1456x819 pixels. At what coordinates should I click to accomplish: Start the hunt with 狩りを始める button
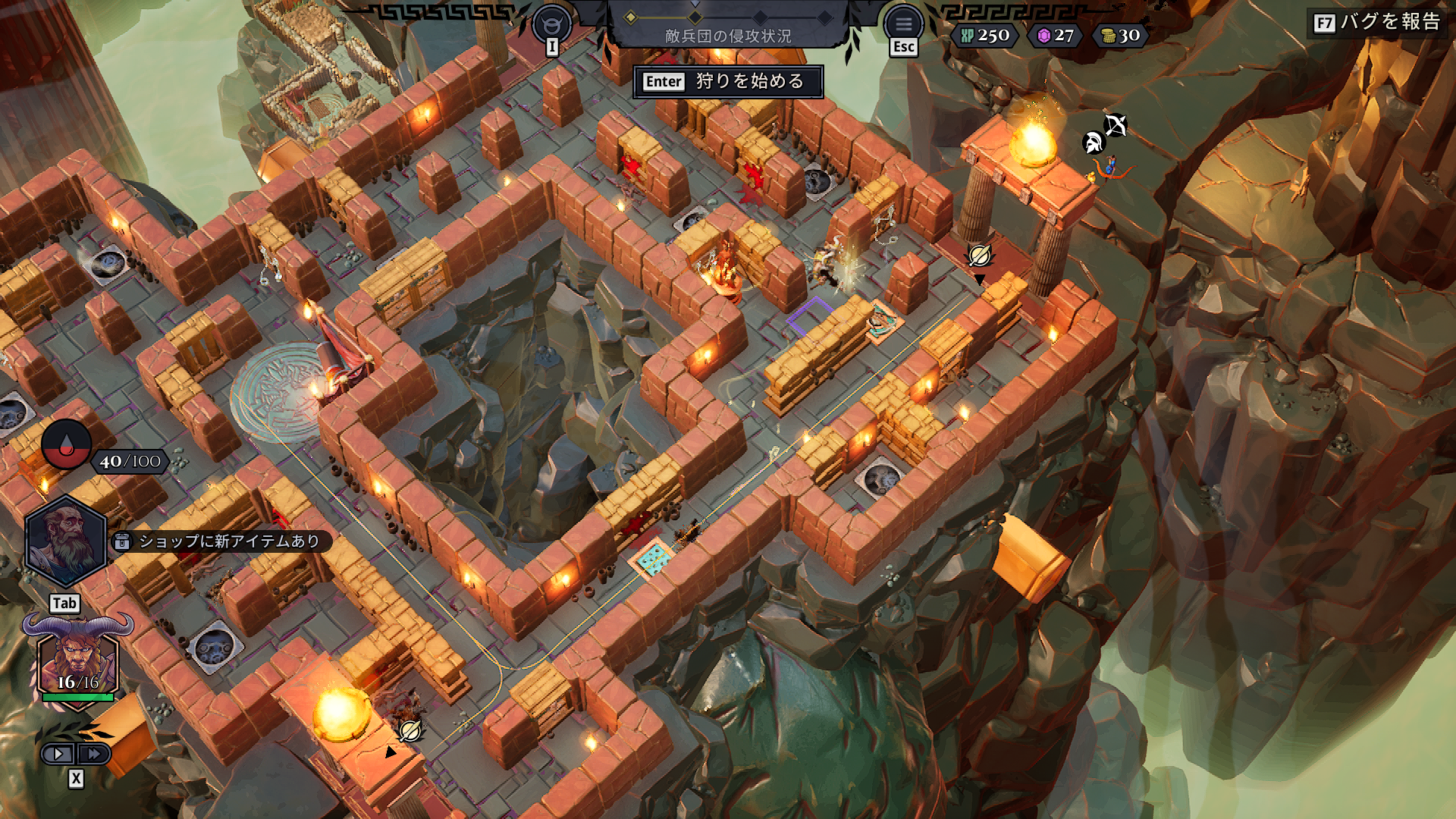pos(728,82)
